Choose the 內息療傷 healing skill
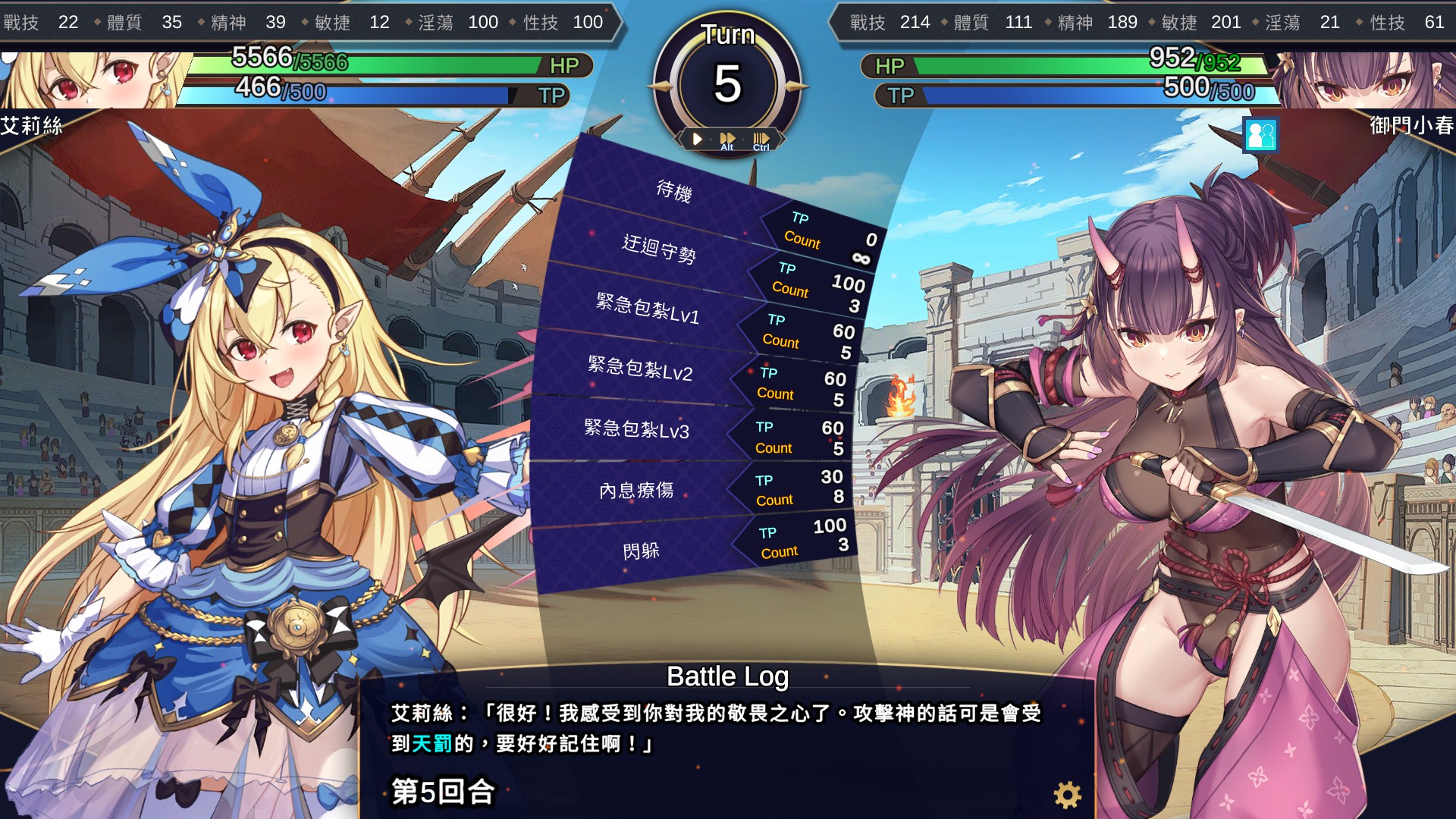 tap(636, 491)
